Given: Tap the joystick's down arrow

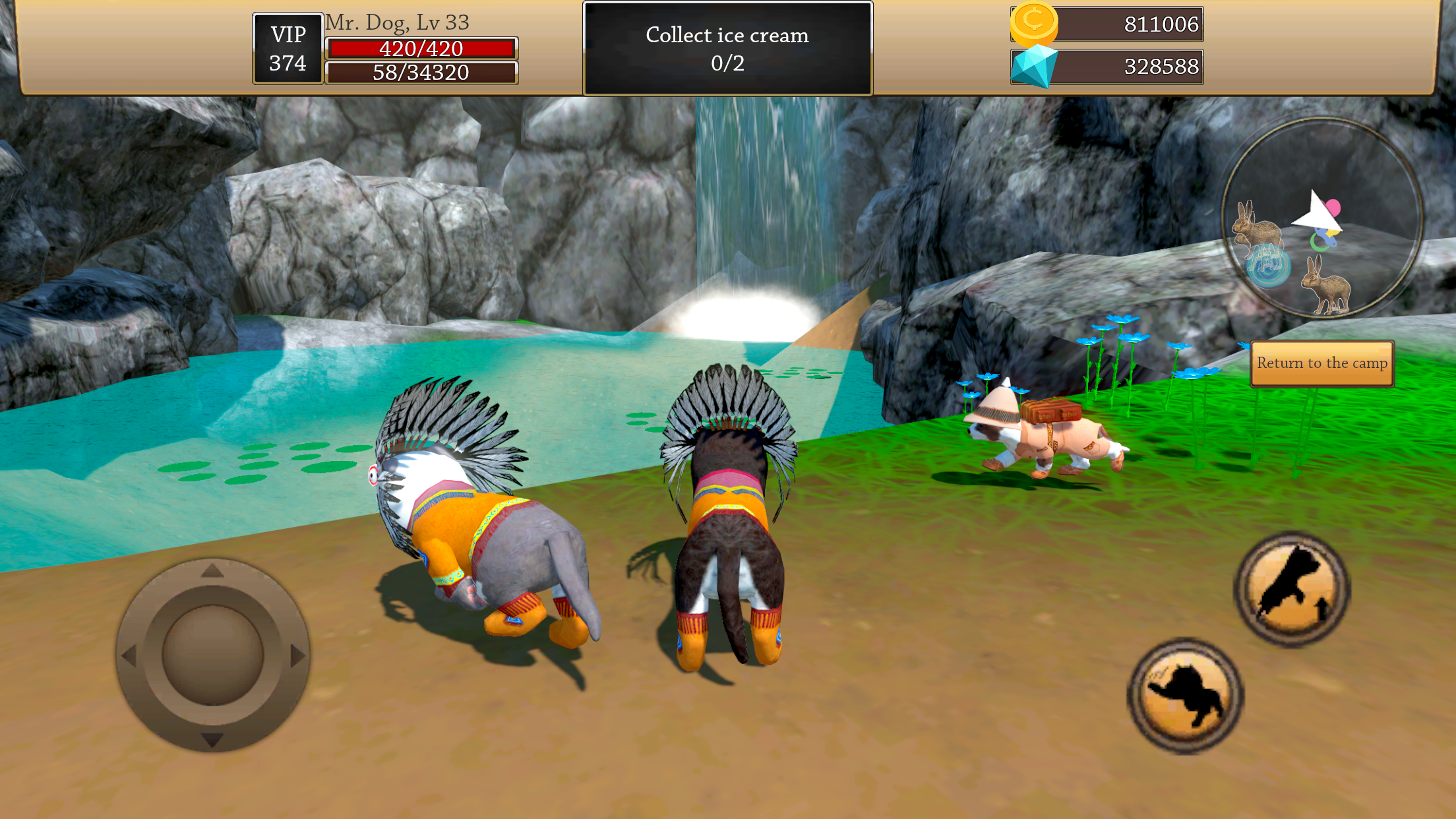Looking at the screenshot, I should point(212,740).
